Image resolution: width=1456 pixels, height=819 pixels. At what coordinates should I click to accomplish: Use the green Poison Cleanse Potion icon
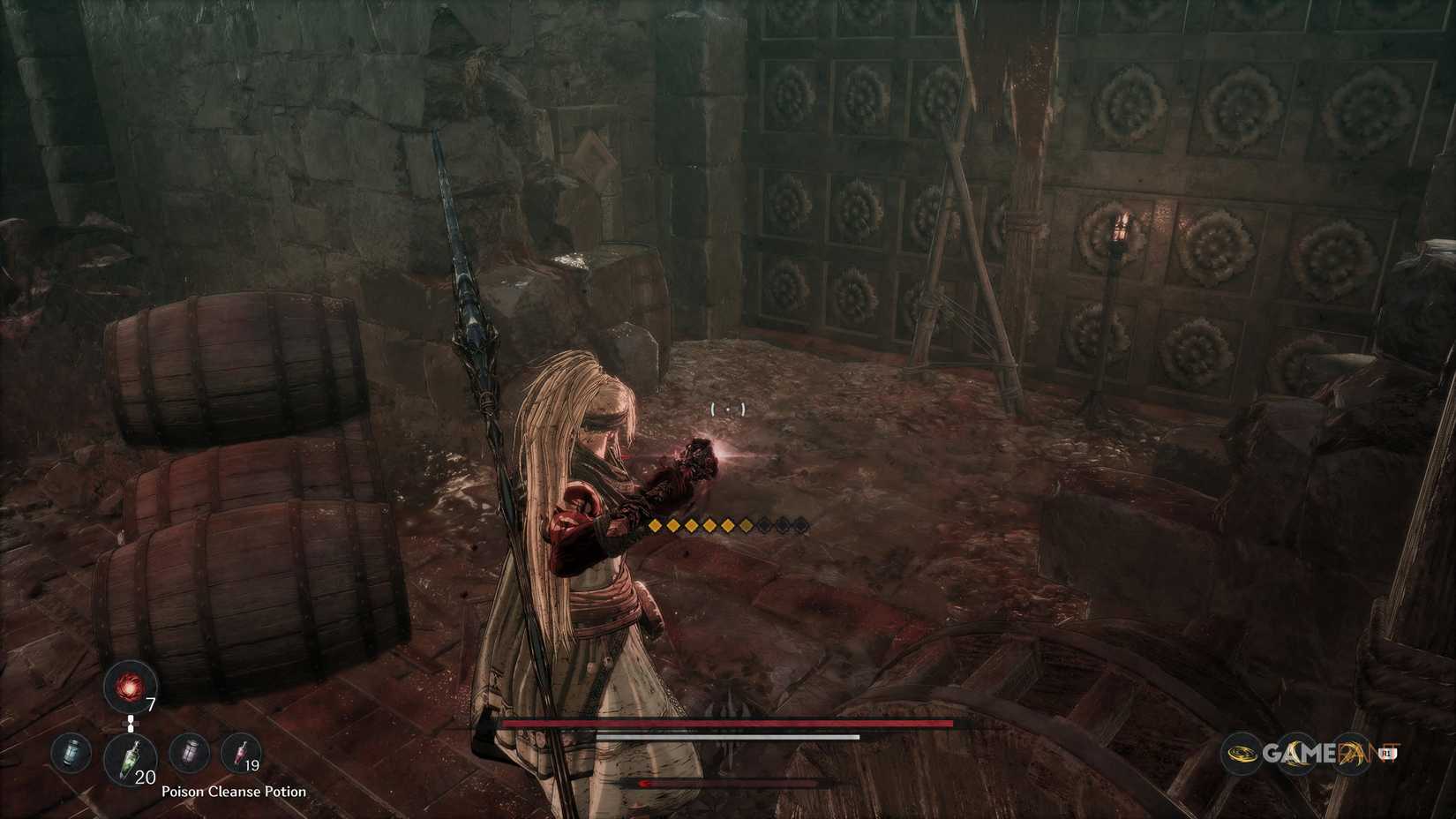coord(130,757)
